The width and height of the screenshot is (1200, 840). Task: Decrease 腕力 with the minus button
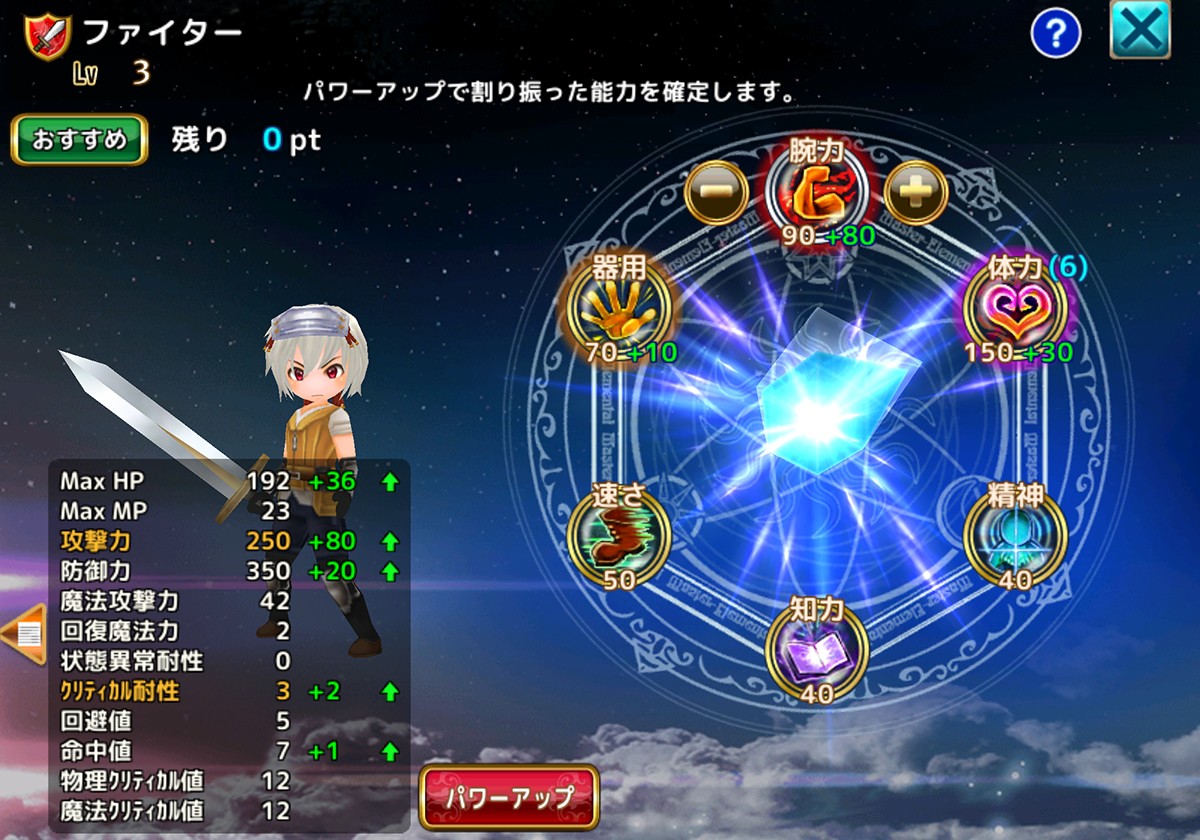pyautogui.click(x=717, y=191)
